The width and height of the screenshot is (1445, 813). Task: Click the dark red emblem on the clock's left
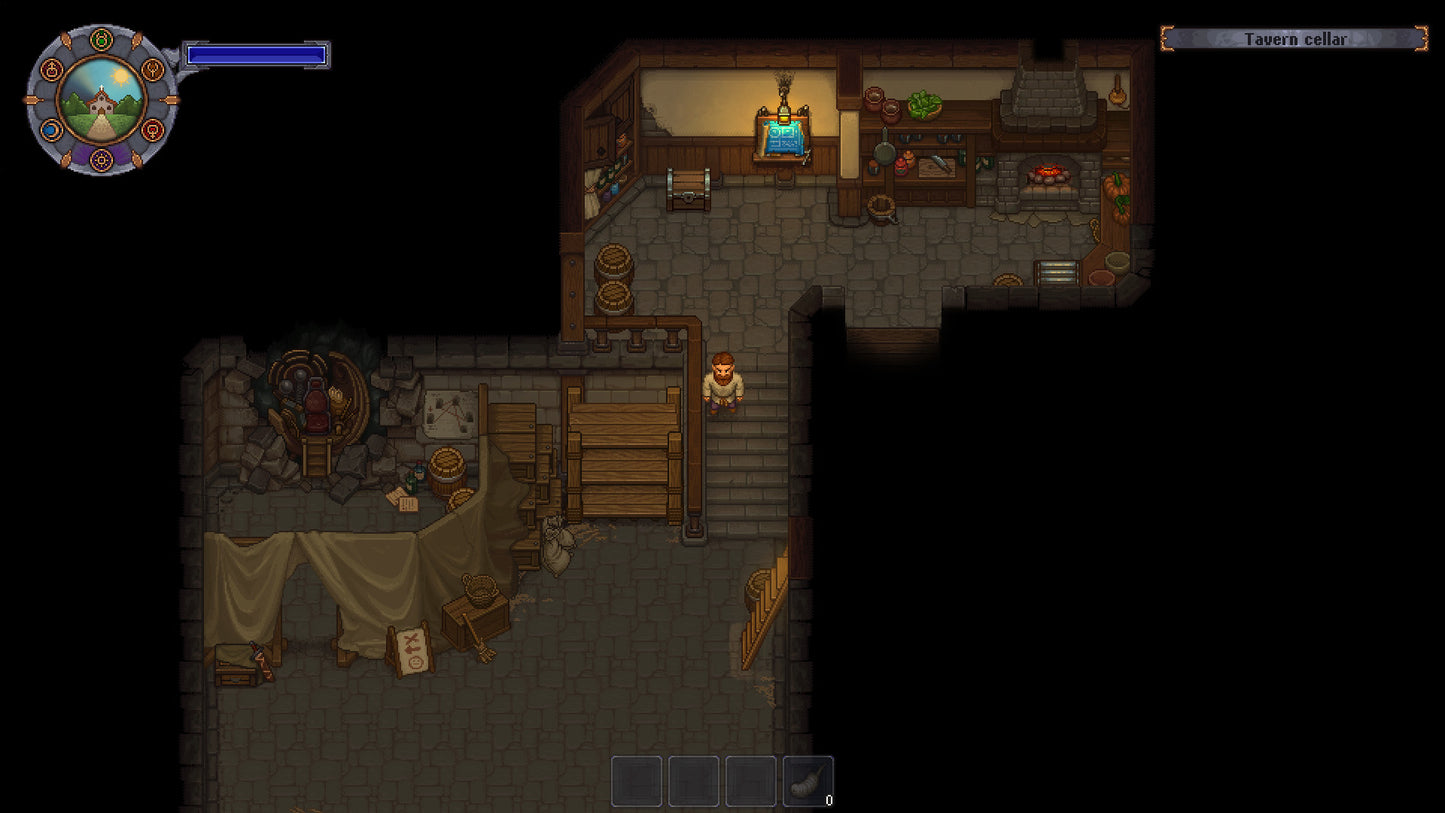(51, 69)
